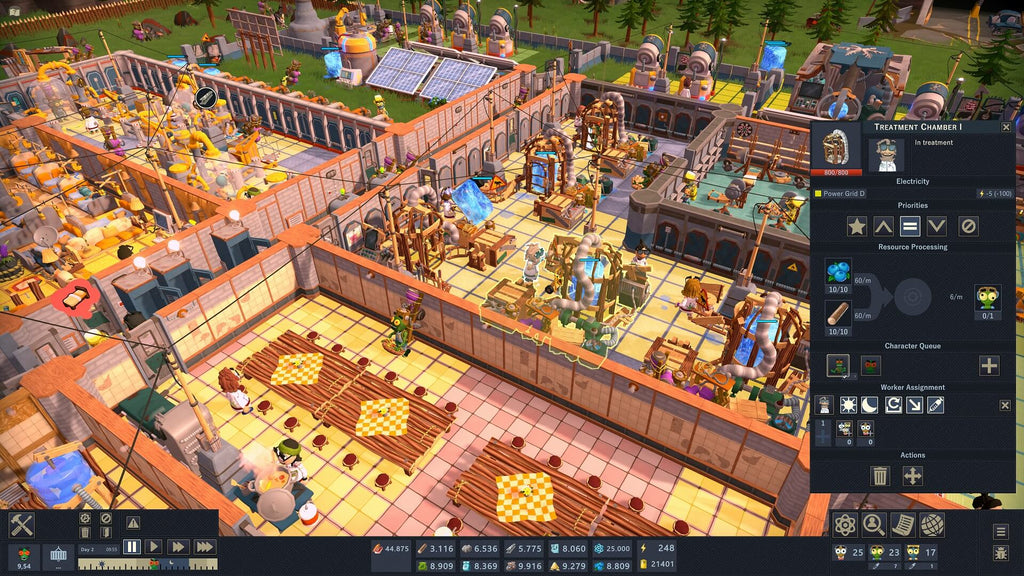Raise priority with the up arrow

884,226
